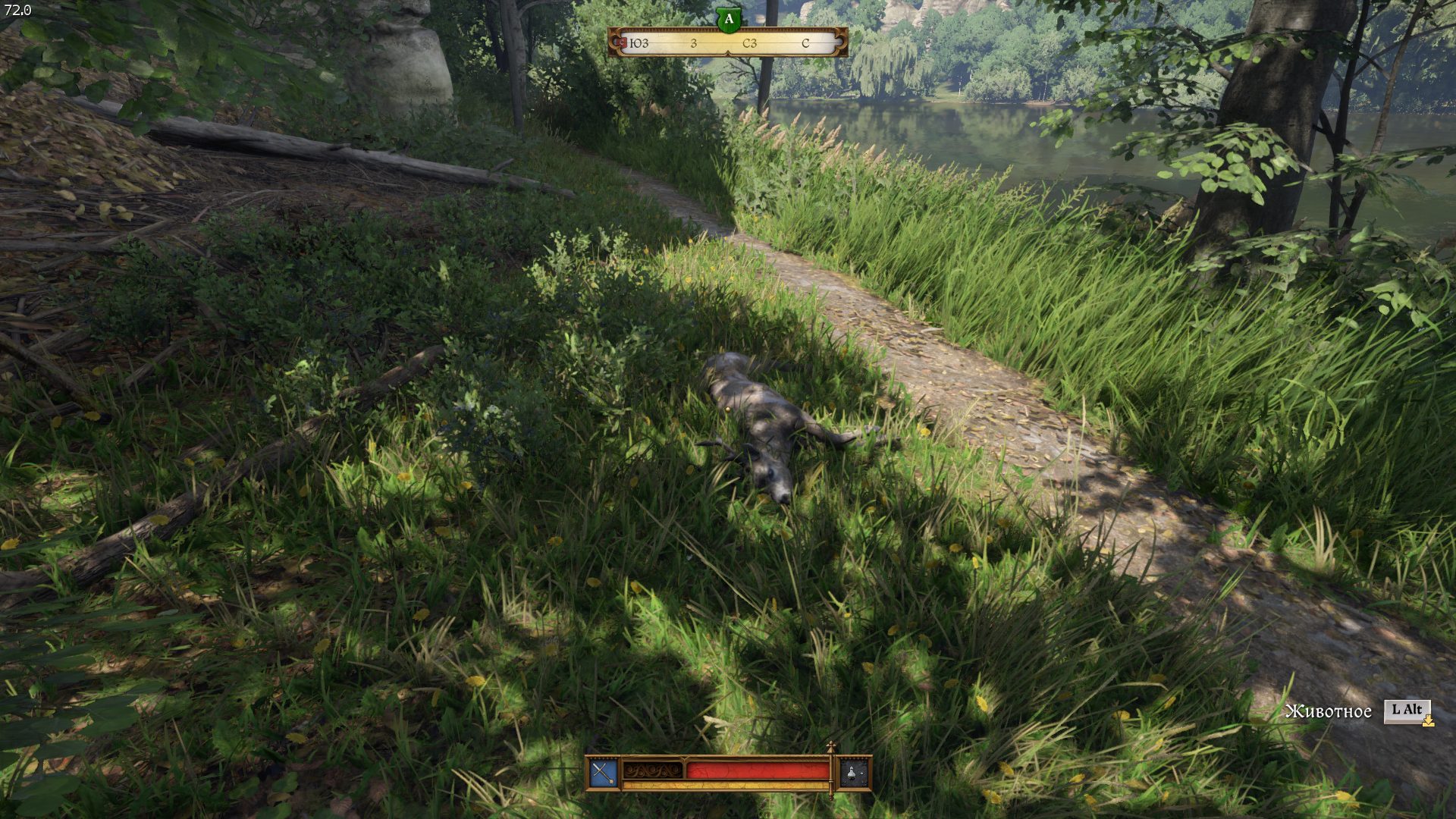Click the red marker on the compass
Viewport: 1456px width, 819px height.
[622, 42]
